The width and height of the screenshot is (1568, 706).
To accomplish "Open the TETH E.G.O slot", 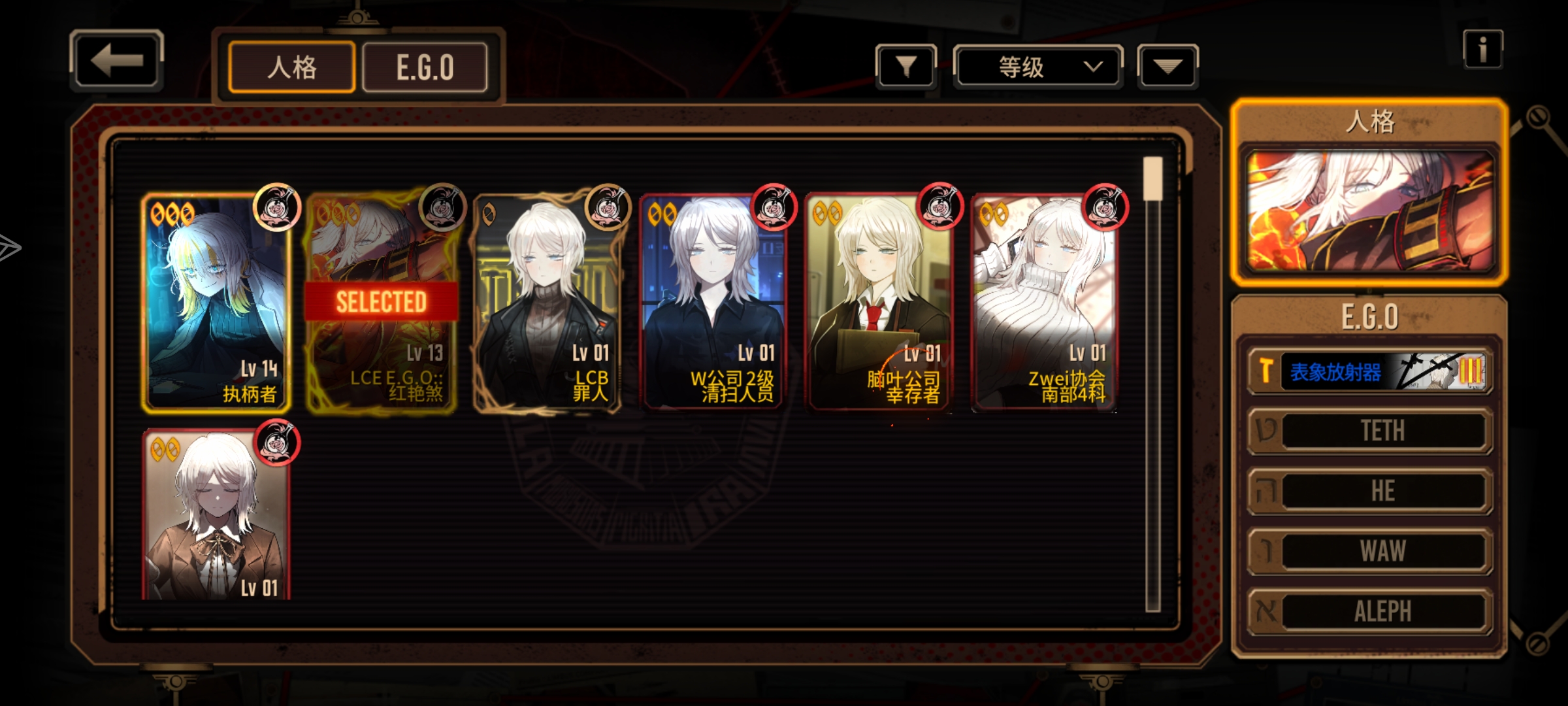I will click(1370, 431).
